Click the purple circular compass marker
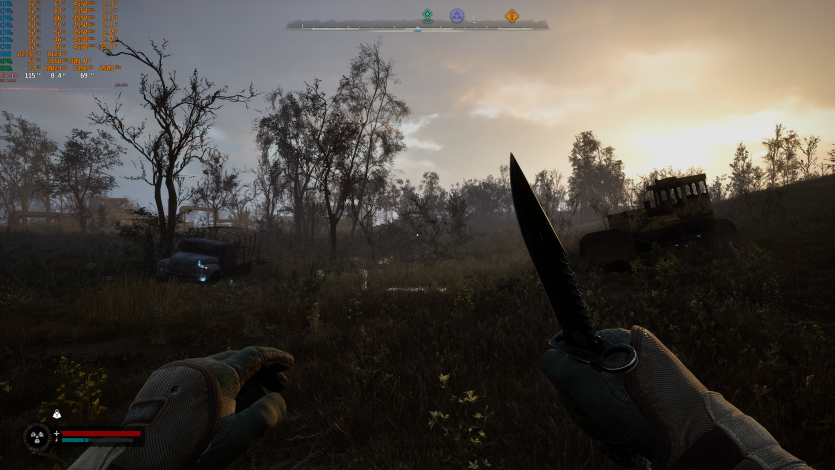Screen dimensions: 835x470 tap(457, 15)
